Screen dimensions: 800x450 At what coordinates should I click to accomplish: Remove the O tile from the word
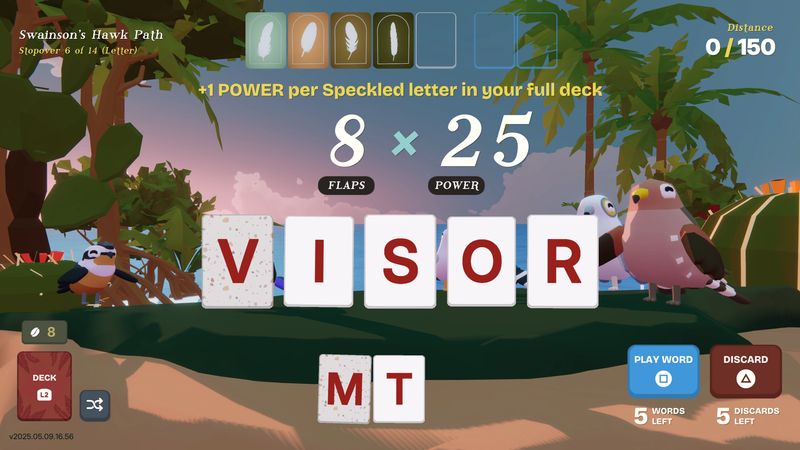(481, 261)
